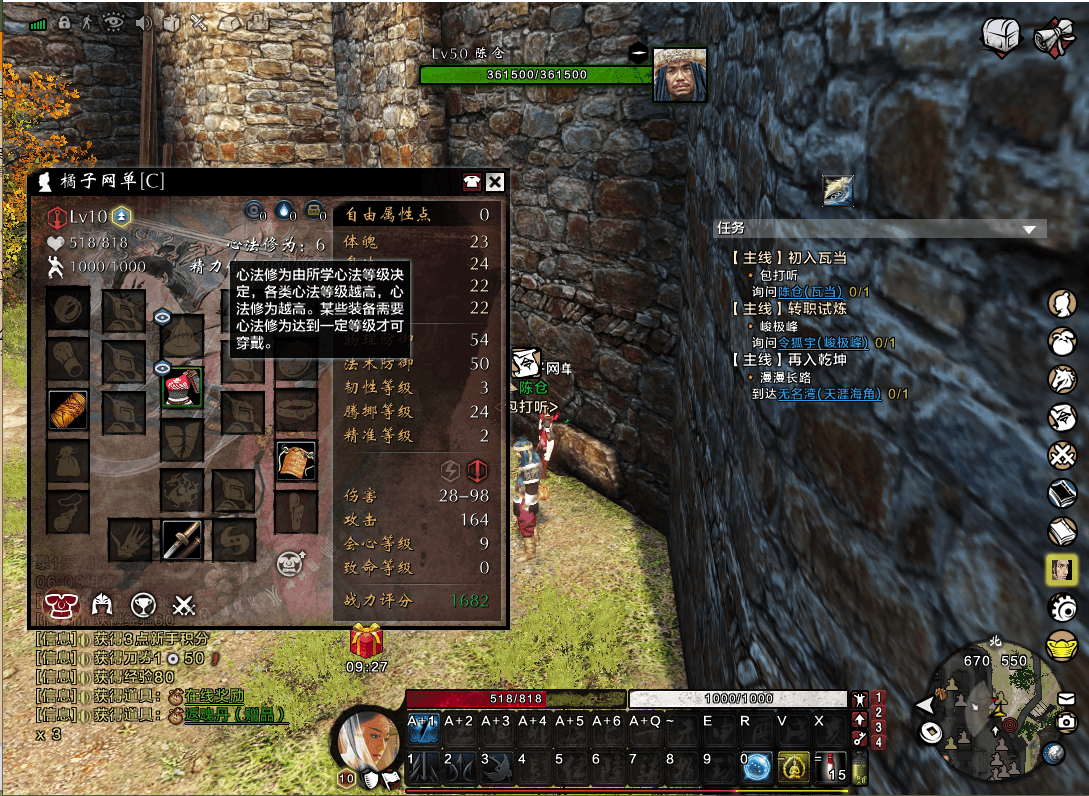Click the 陈仓 target portrait
Screen dimensions: 1089x796
(680, 75)
